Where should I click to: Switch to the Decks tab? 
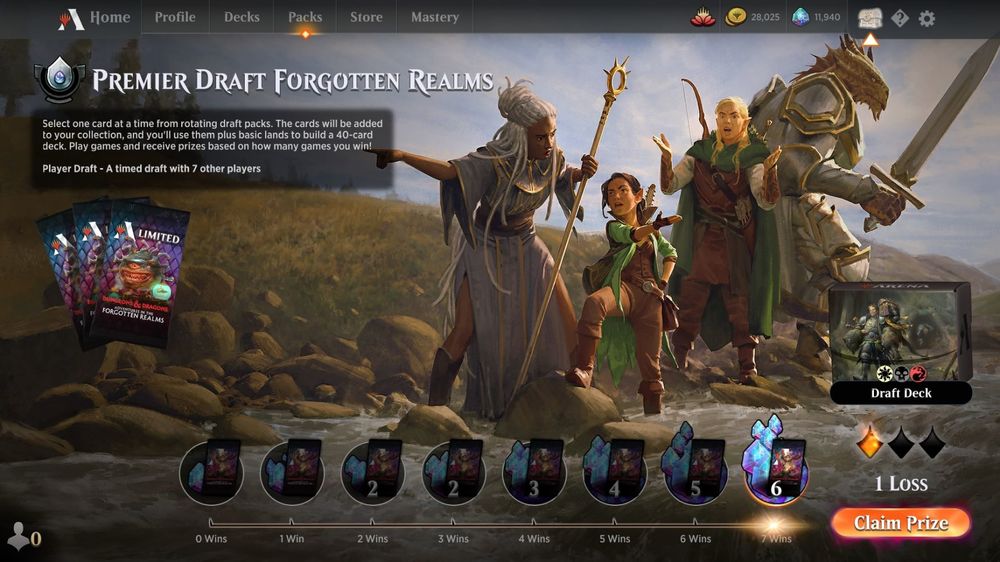coord(242,17)
